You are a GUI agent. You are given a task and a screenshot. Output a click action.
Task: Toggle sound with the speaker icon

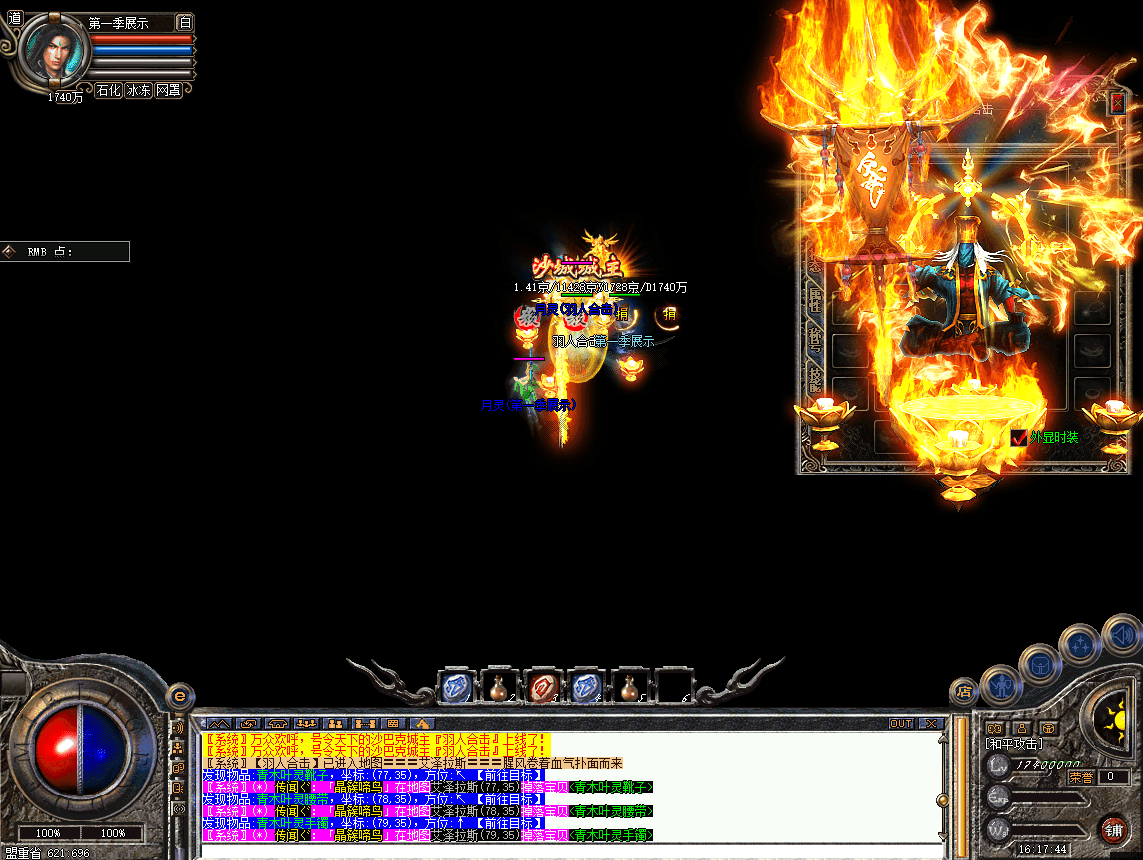point(1122,634)
